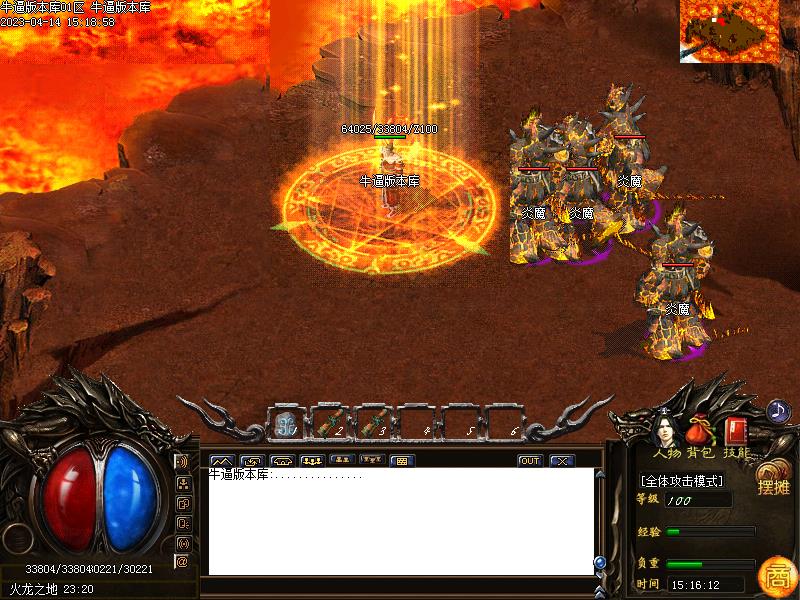Image resolution: width=800 pixels, height=600 pixels.
Task: Toggle the speaker sound-wave chat channel button
Action: coord(182,462)
